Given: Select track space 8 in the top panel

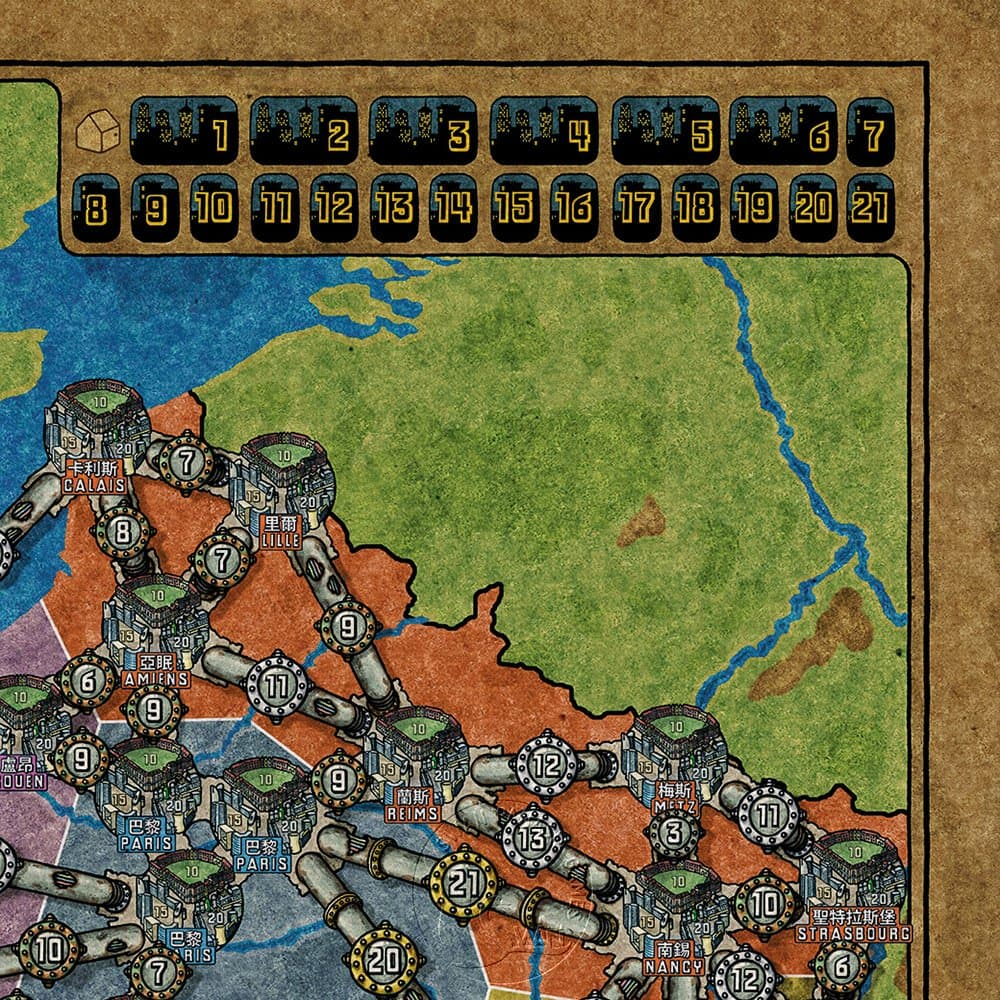Looking at the screenshot, I should [96, 207].
